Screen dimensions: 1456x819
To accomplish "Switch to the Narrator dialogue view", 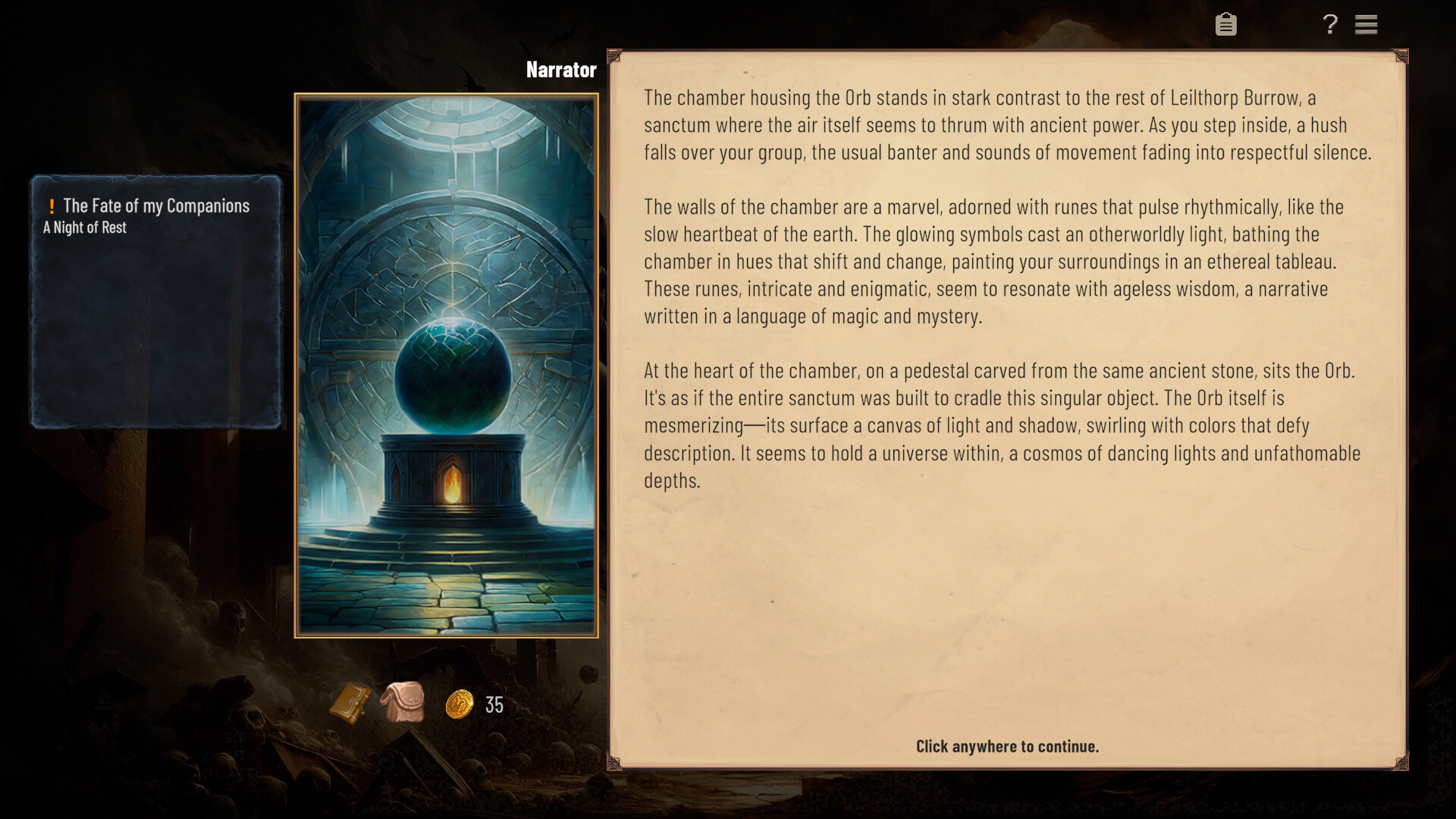I will (x=561, y=70).
